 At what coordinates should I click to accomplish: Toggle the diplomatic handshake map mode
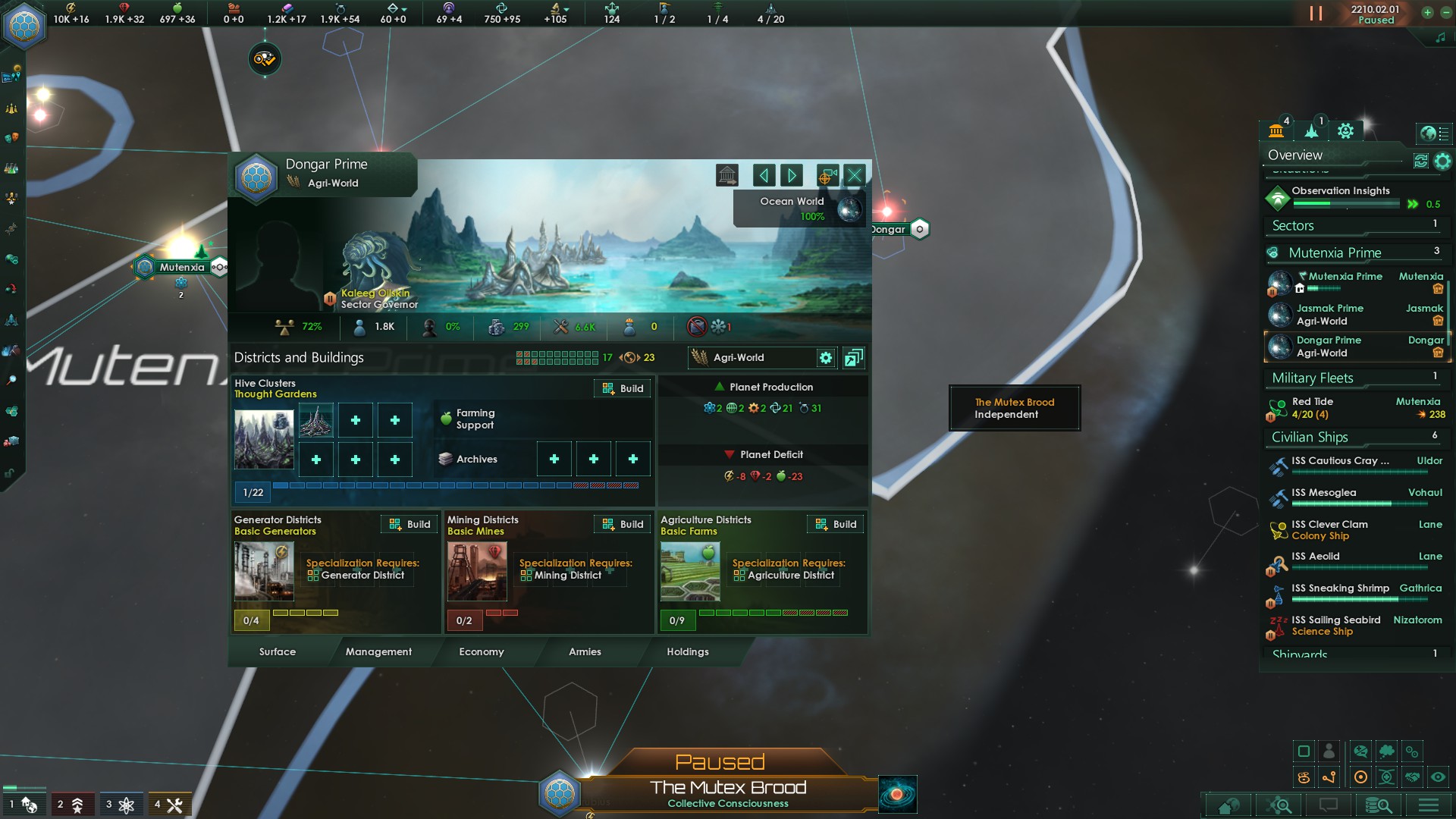pos(1412,777)
